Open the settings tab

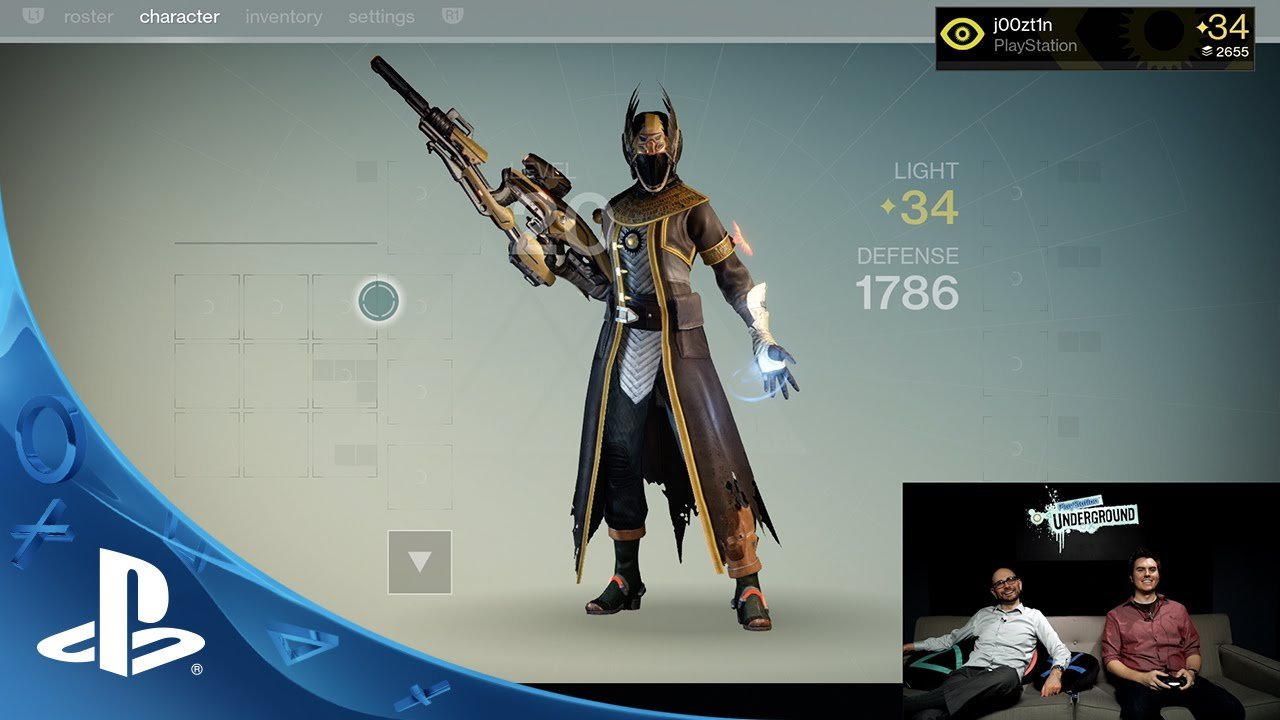[381, 17]
